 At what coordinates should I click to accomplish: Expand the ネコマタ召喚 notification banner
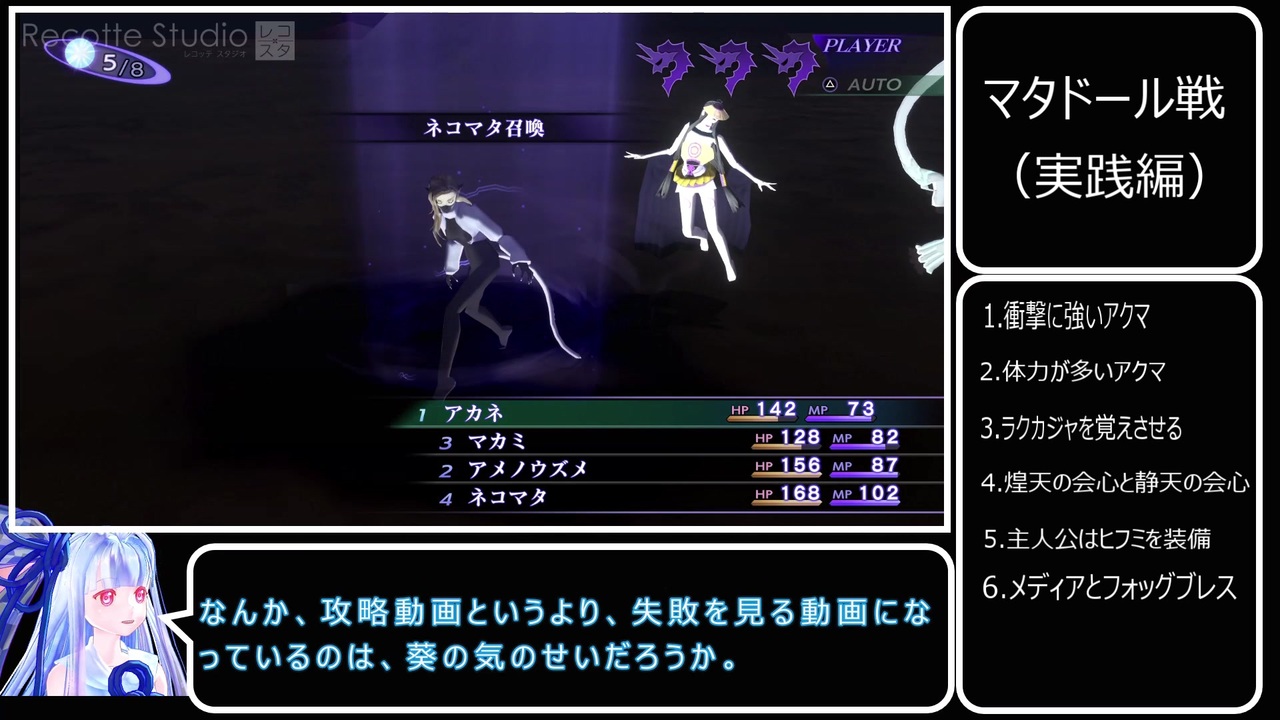[484, 128]
